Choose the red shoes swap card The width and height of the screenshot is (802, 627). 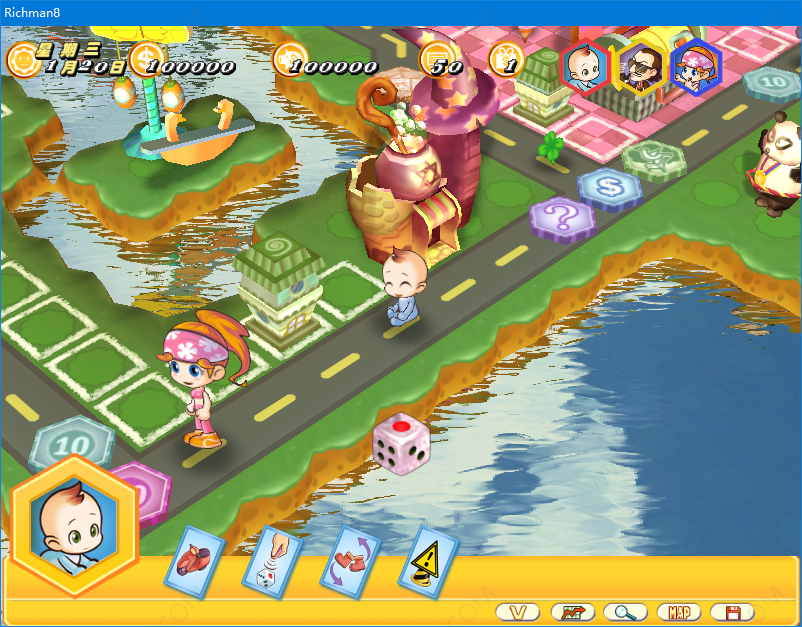(350, 560)
